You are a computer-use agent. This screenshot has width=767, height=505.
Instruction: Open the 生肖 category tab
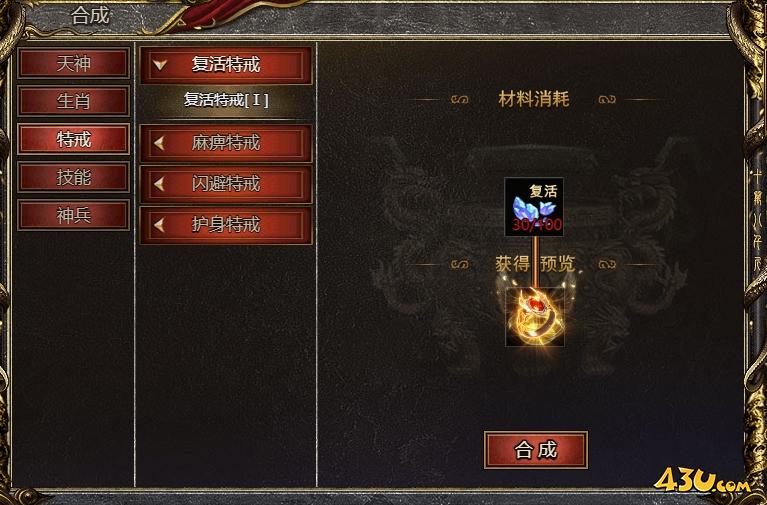click(x=73, y=101)
